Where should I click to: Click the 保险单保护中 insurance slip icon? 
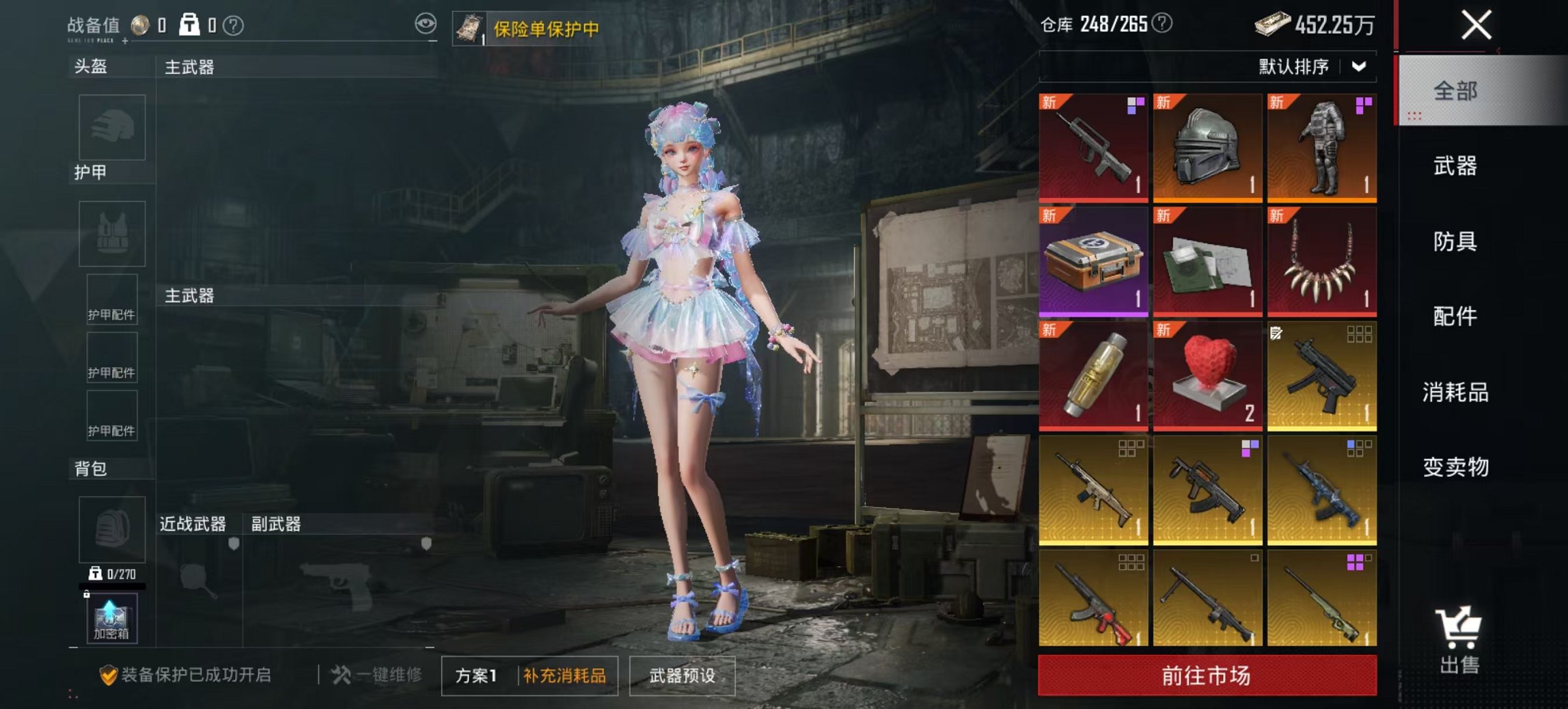469,27
